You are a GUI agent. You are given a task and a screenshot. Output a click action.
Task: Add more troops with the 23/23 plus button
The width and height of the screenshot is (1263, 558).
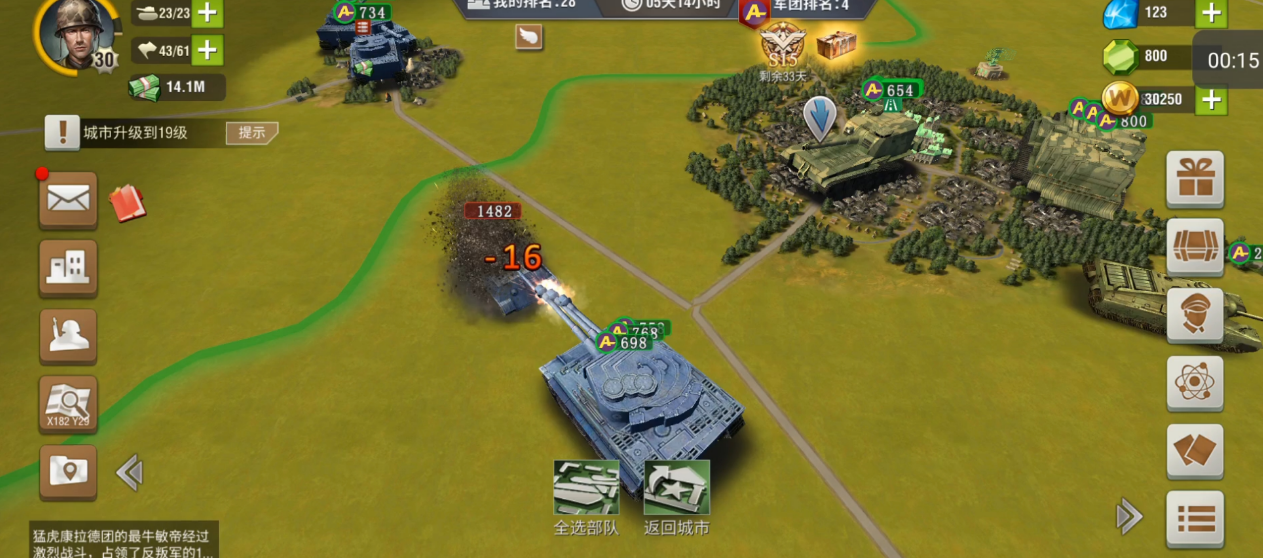(207, 13)
